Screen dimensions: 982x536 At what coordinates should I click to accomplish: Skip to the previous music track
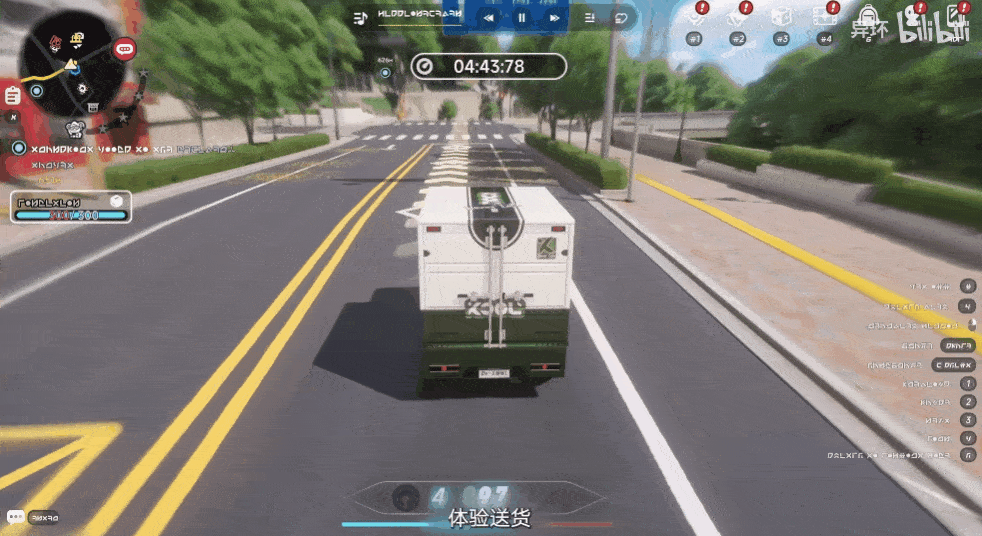click(489, 17)
